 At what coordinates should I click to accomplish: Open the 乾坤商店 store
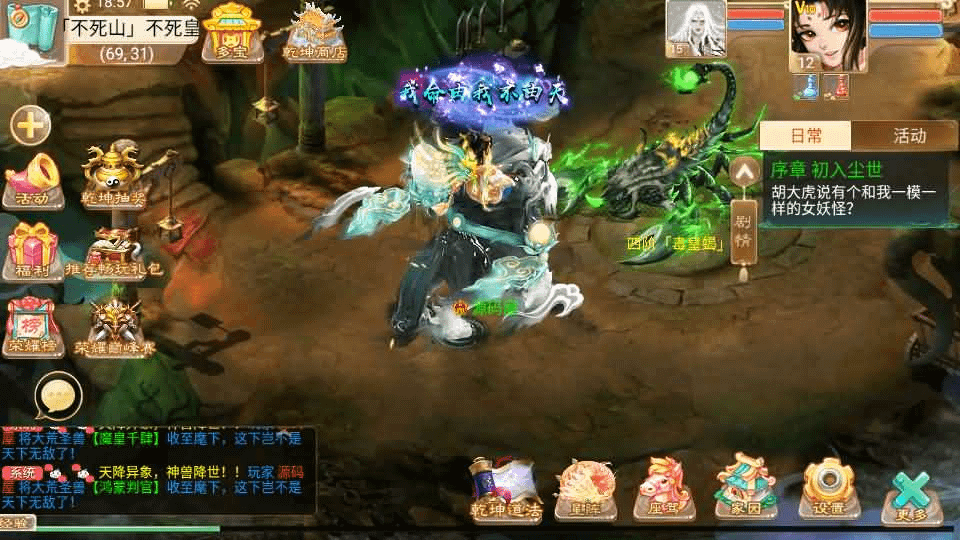[314, 30]
